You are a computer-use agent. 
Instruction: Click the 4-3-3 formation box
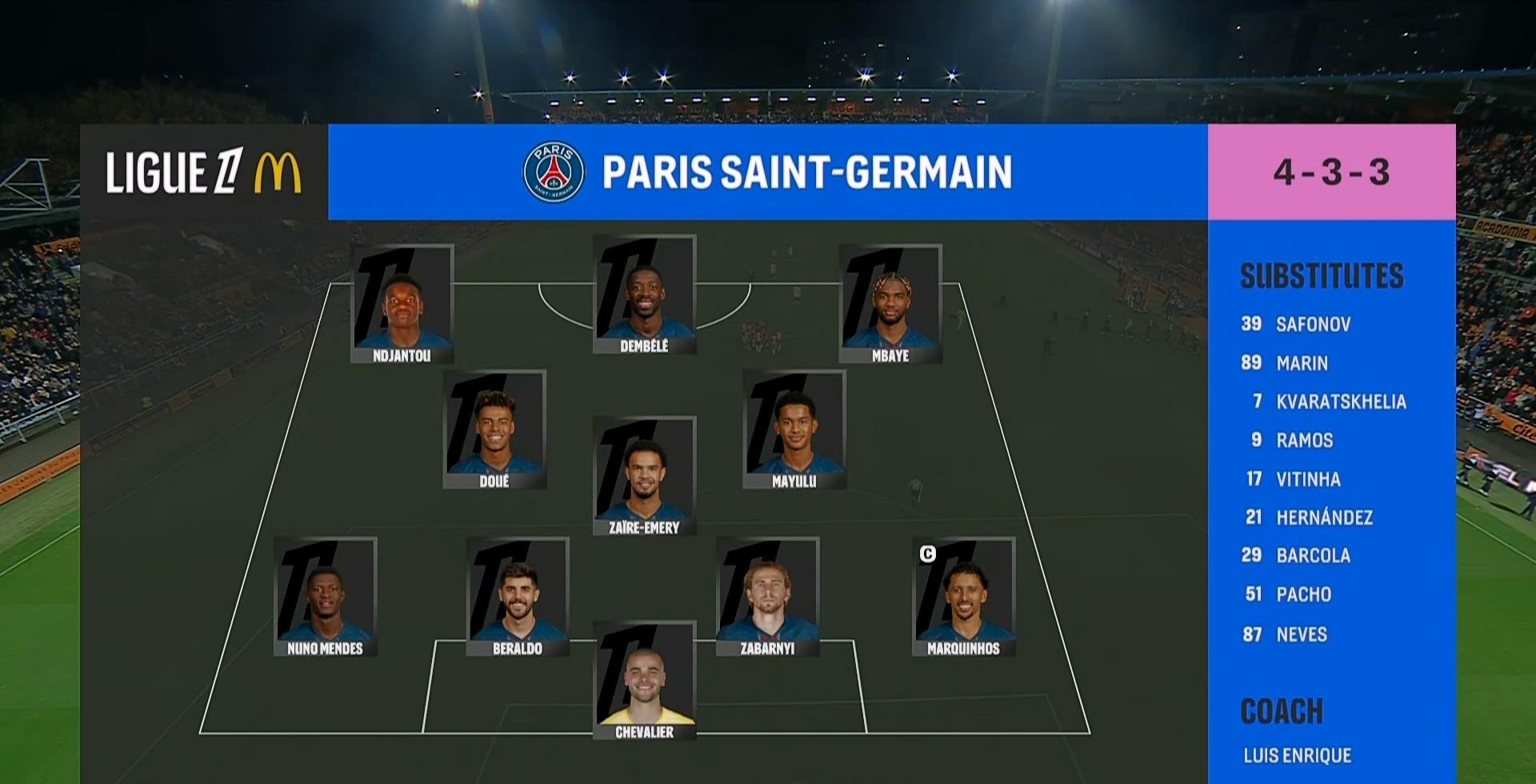click(x=1331, y=172)
